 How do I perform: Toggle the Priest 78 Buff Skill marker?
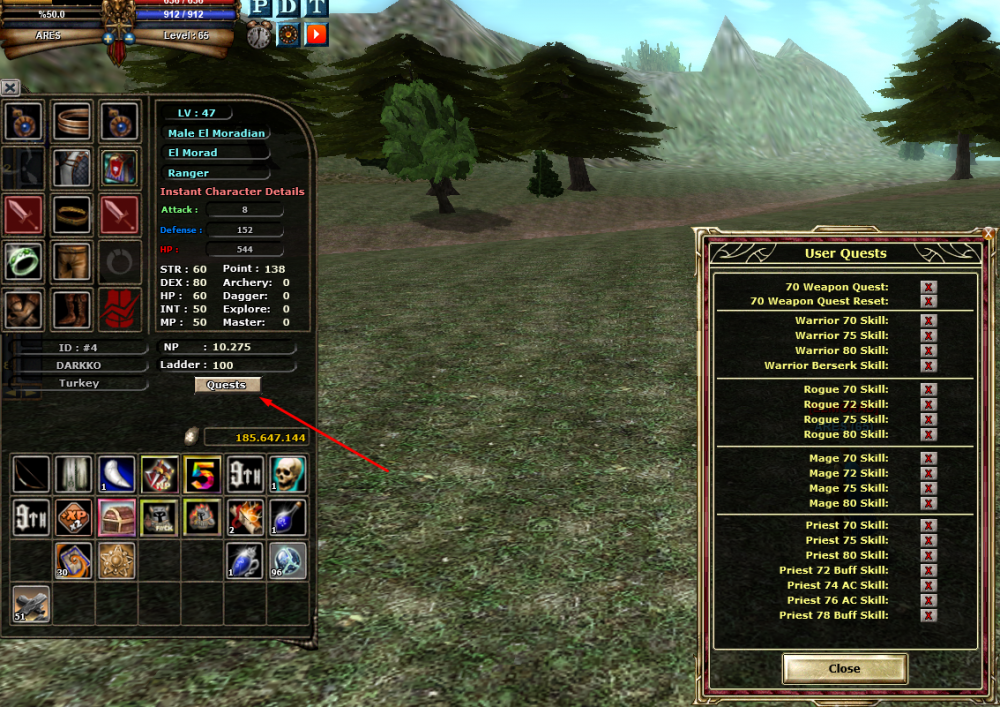coord(928,615)
